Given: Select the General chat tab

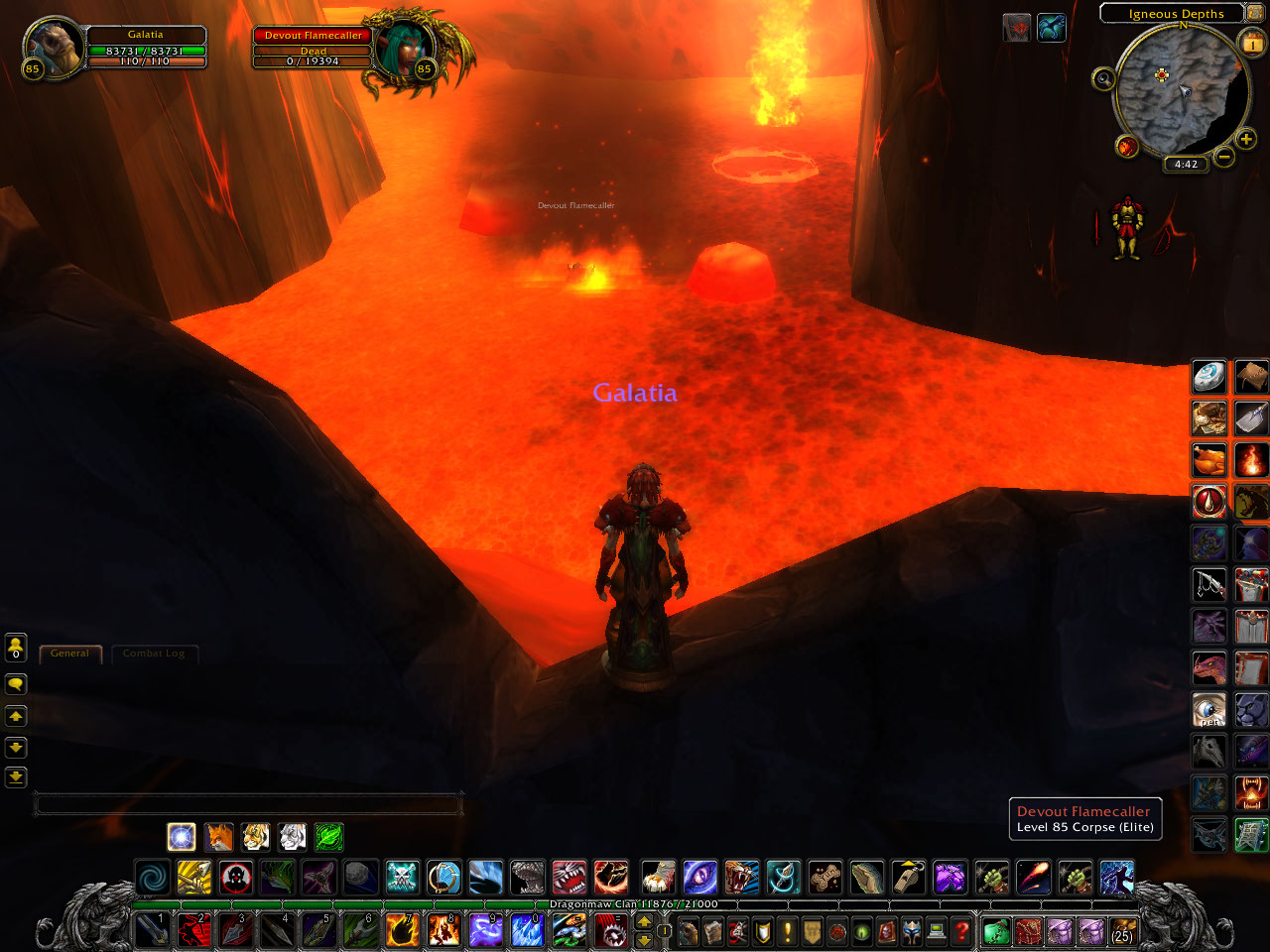Looking at the screenshot, I should [x=69, y=654].
